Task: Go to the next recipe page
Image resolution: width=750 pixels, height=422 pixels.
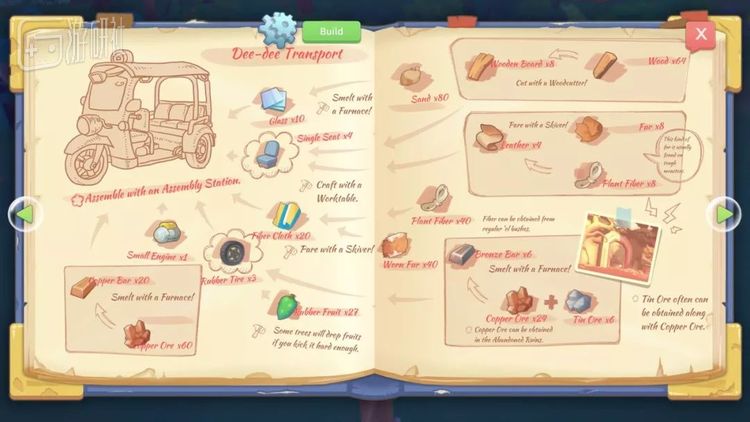Action: pos(724,213)
